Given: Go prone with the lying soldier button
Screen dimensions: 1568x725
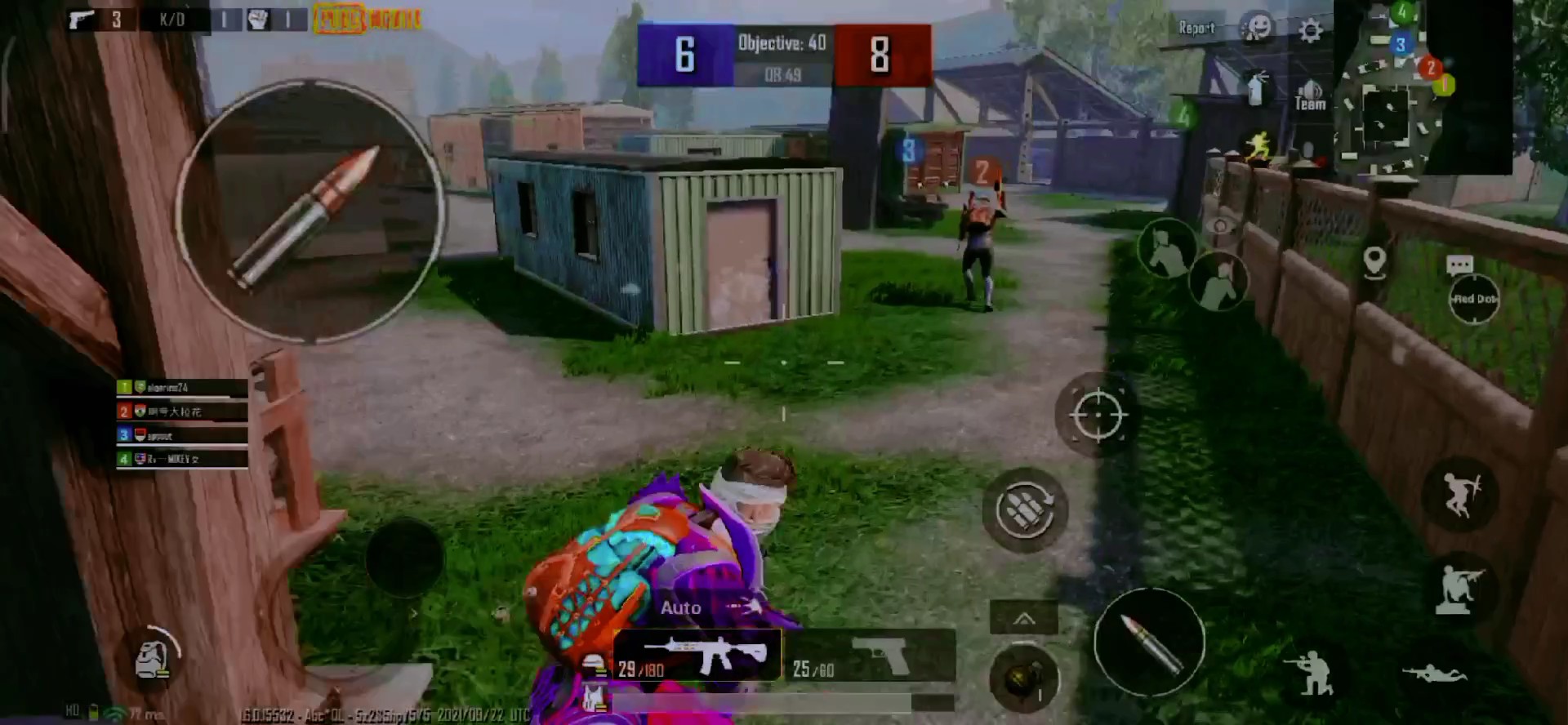Looking at the screenshot, I should pos(1435,674).
